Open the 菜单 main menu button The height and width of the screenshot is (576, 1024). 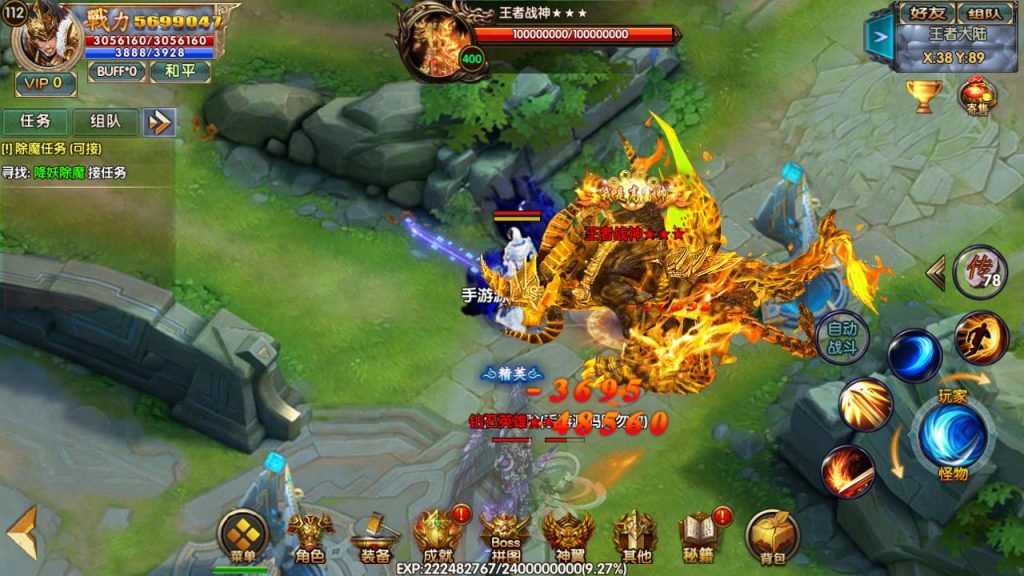[243, 535]
